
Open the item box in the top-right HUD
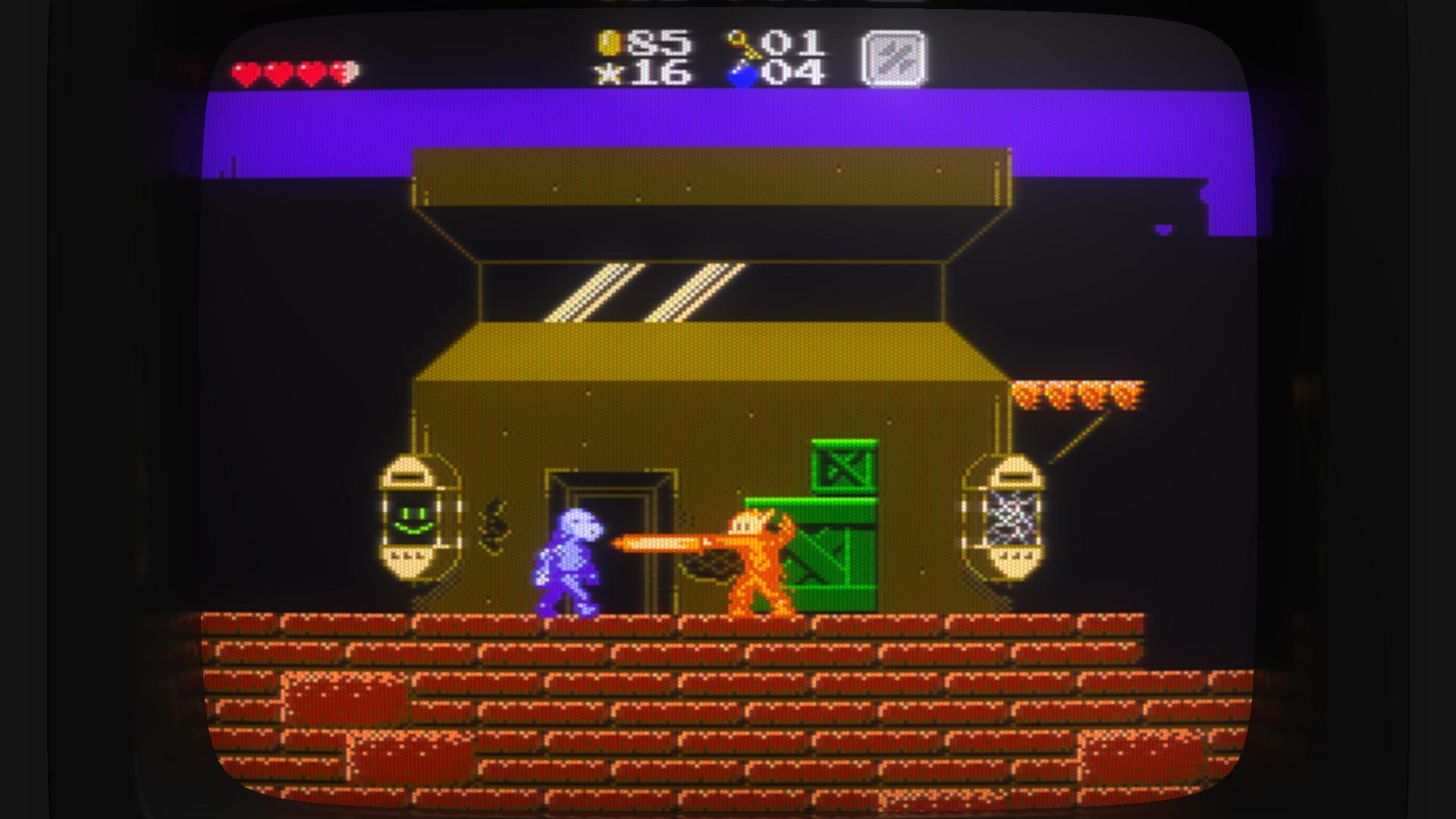tap(891, 59)
